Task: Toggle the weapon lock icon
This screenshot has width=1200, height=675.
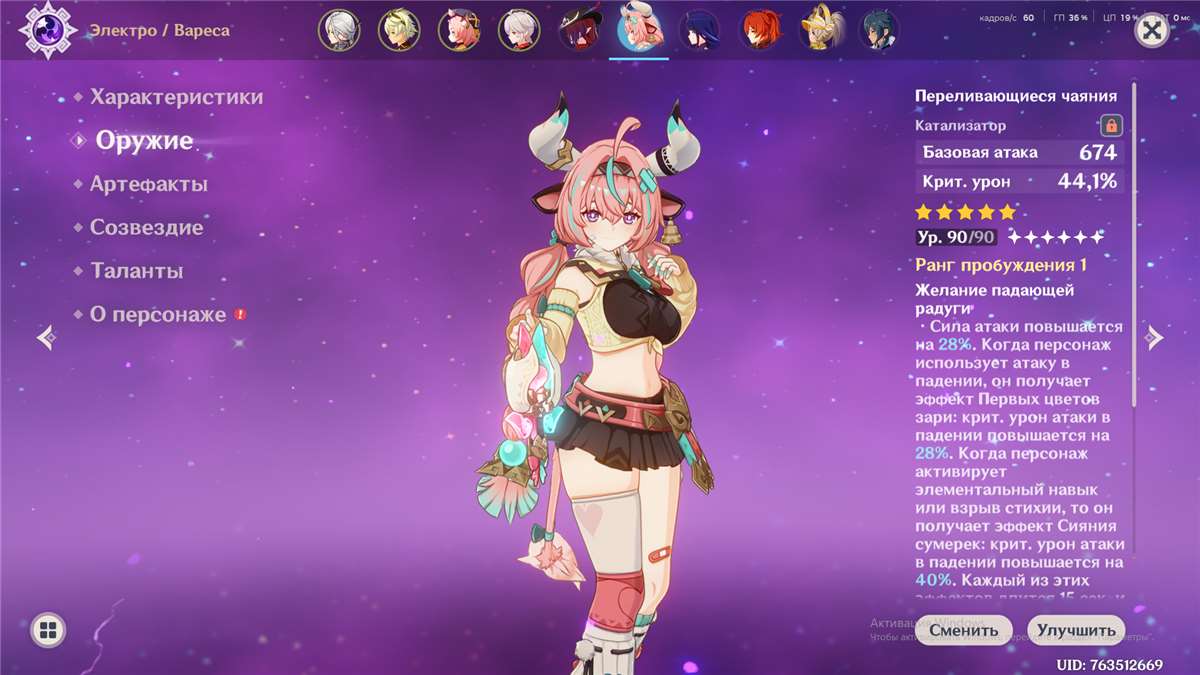Action: click(x=1110, y=126)
